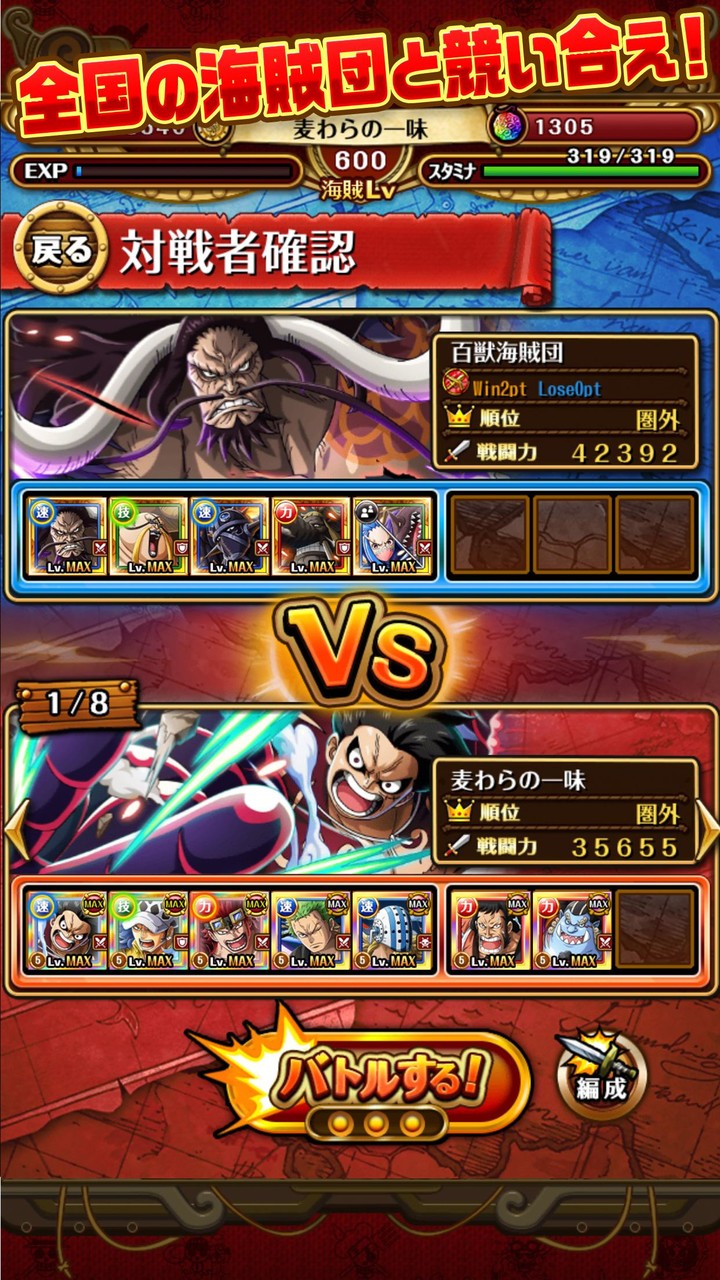Tap Zoro's unit icon
Viewport: 720px width, 1280px height.
pos(311,932)
